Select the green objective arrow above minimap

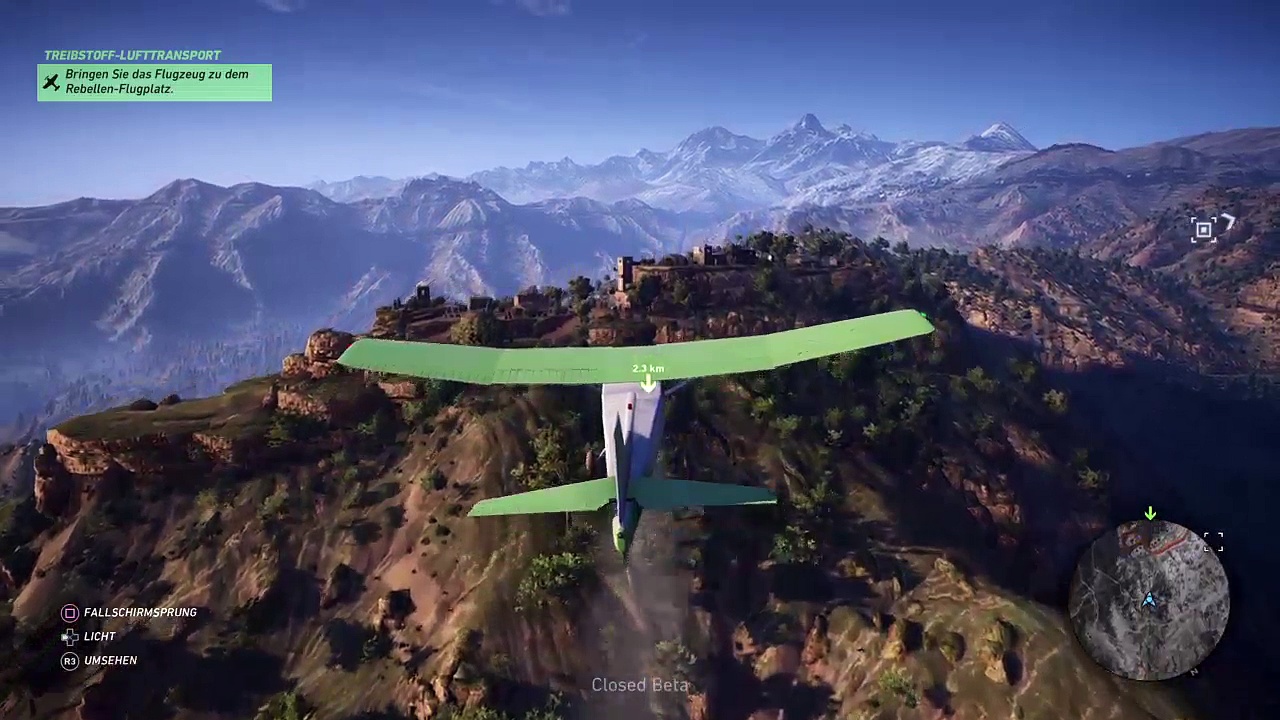(1150, 513)
